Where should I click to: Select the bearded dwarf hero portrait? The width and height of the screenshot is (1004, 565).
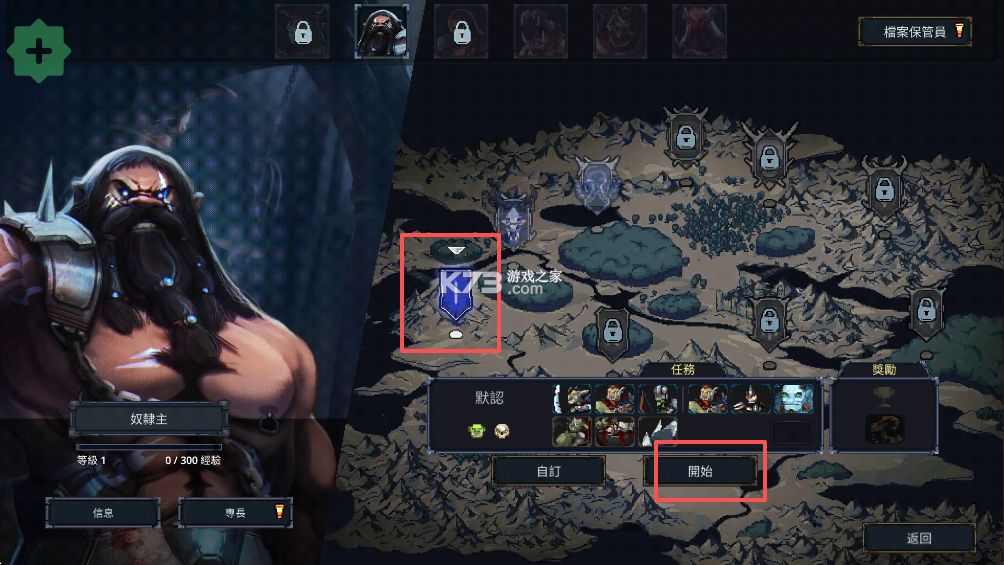click(x=381, y=31)
